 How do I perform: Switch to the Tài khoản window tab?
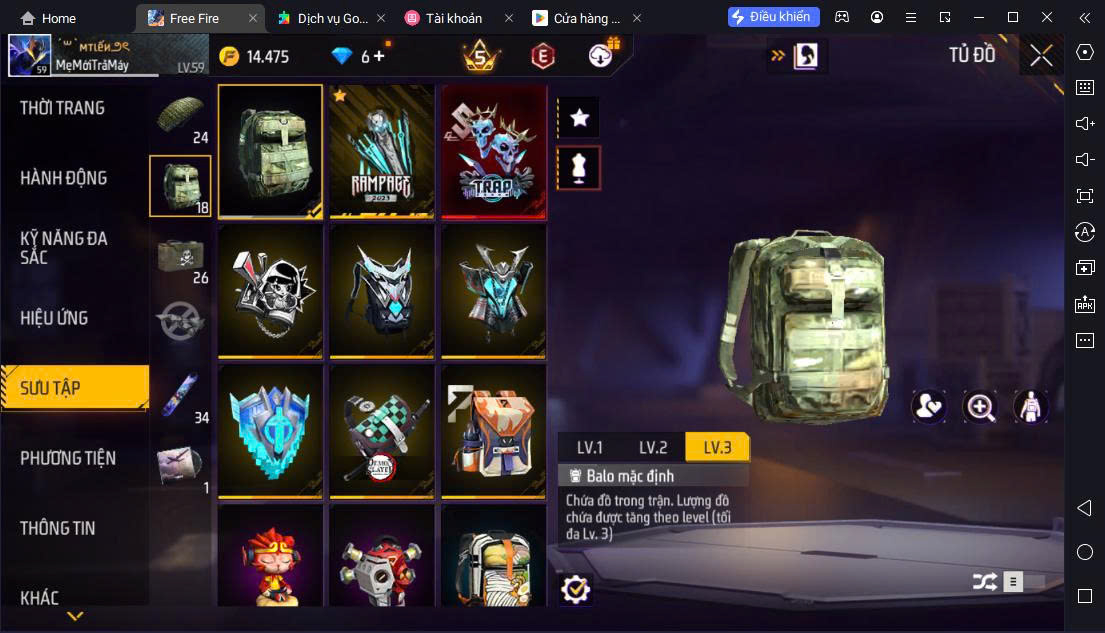tap(453, 18)
